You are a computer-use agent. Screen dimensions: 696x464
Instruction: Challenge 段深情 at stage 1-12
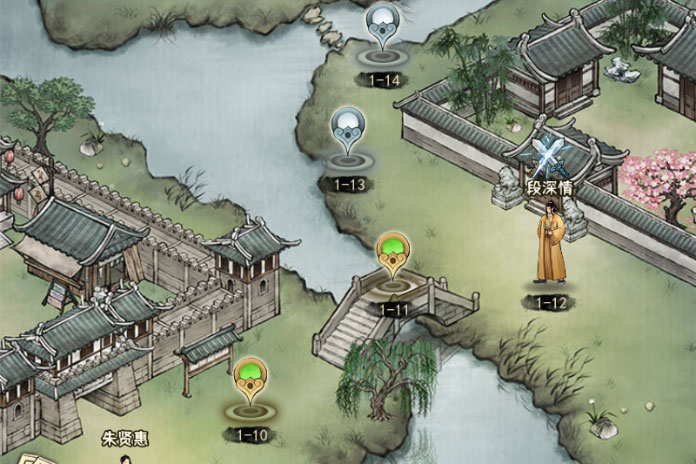tap(550, 245)
